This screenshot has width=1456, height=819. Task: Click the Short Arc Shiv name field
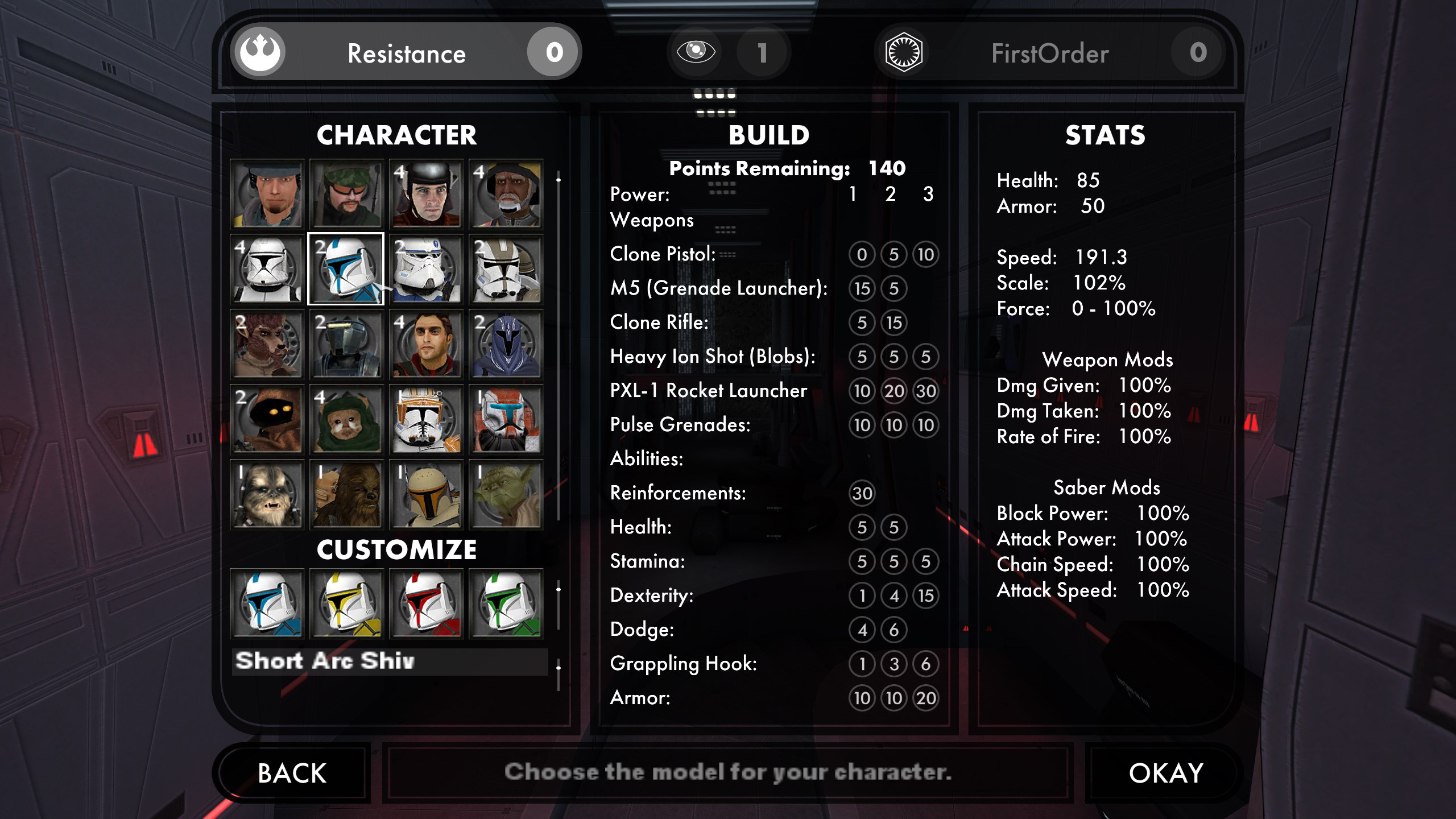pos(390,661)
